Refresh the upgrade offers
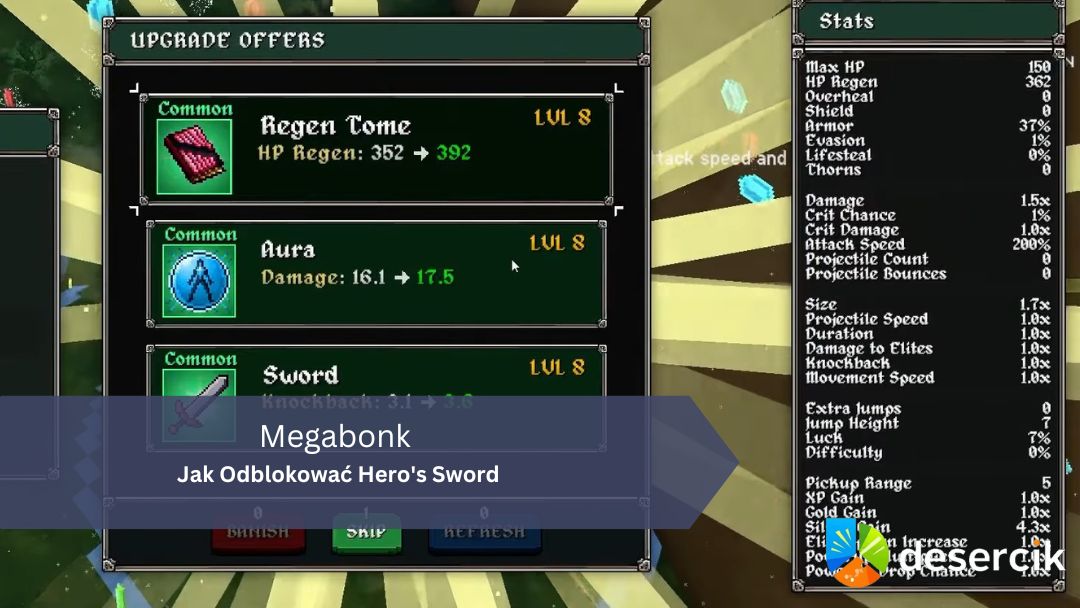This screenshot has width=1080, height=608. click(484, 534)
